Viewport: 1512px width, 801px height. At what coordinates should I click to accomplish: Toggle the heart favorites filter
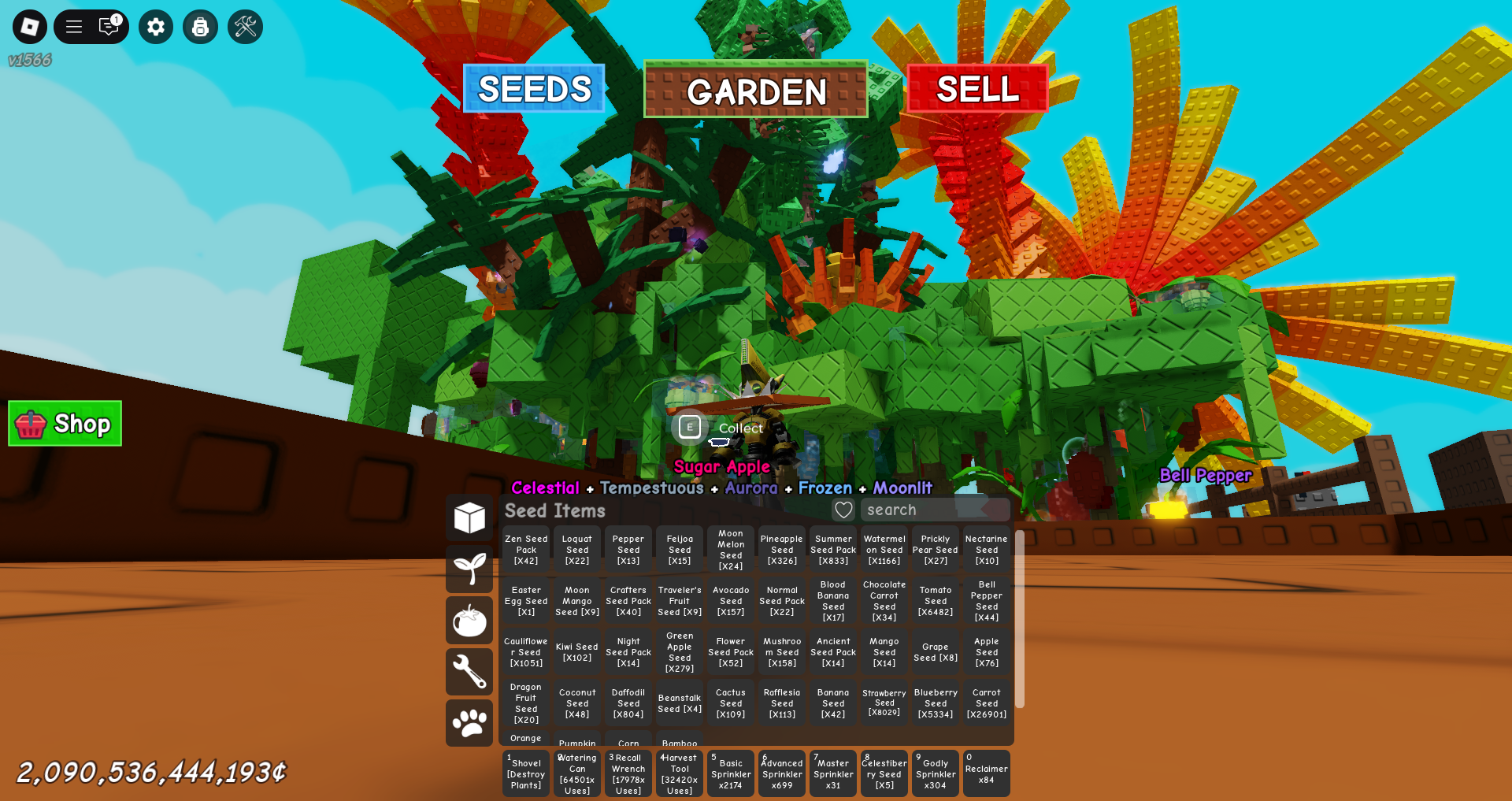(x=843, y=510)
